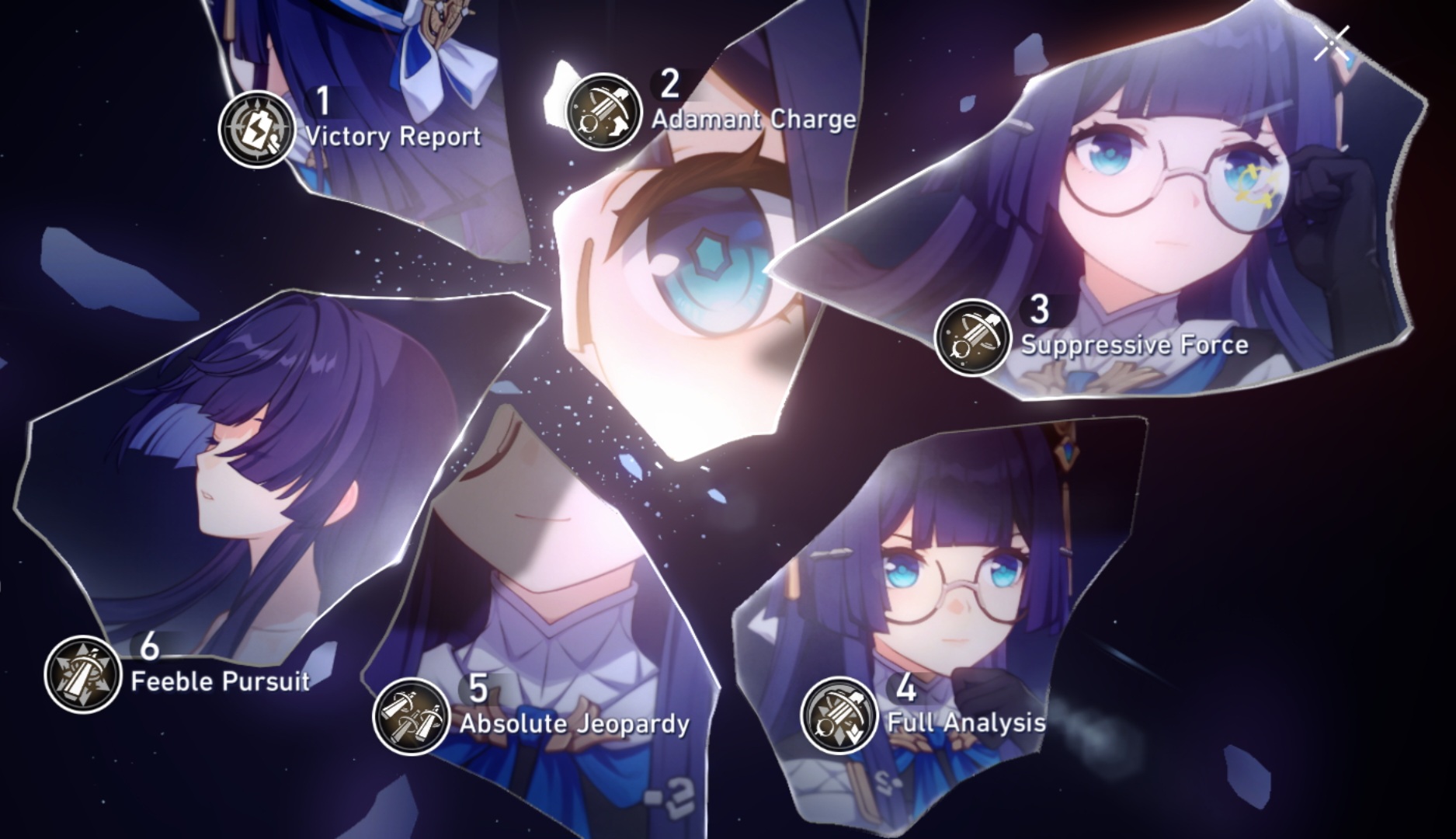The height and width of the screenshot is (839, 1456).
Task: Click the number 1 badge above Victory Report
Action: [324, 99]
